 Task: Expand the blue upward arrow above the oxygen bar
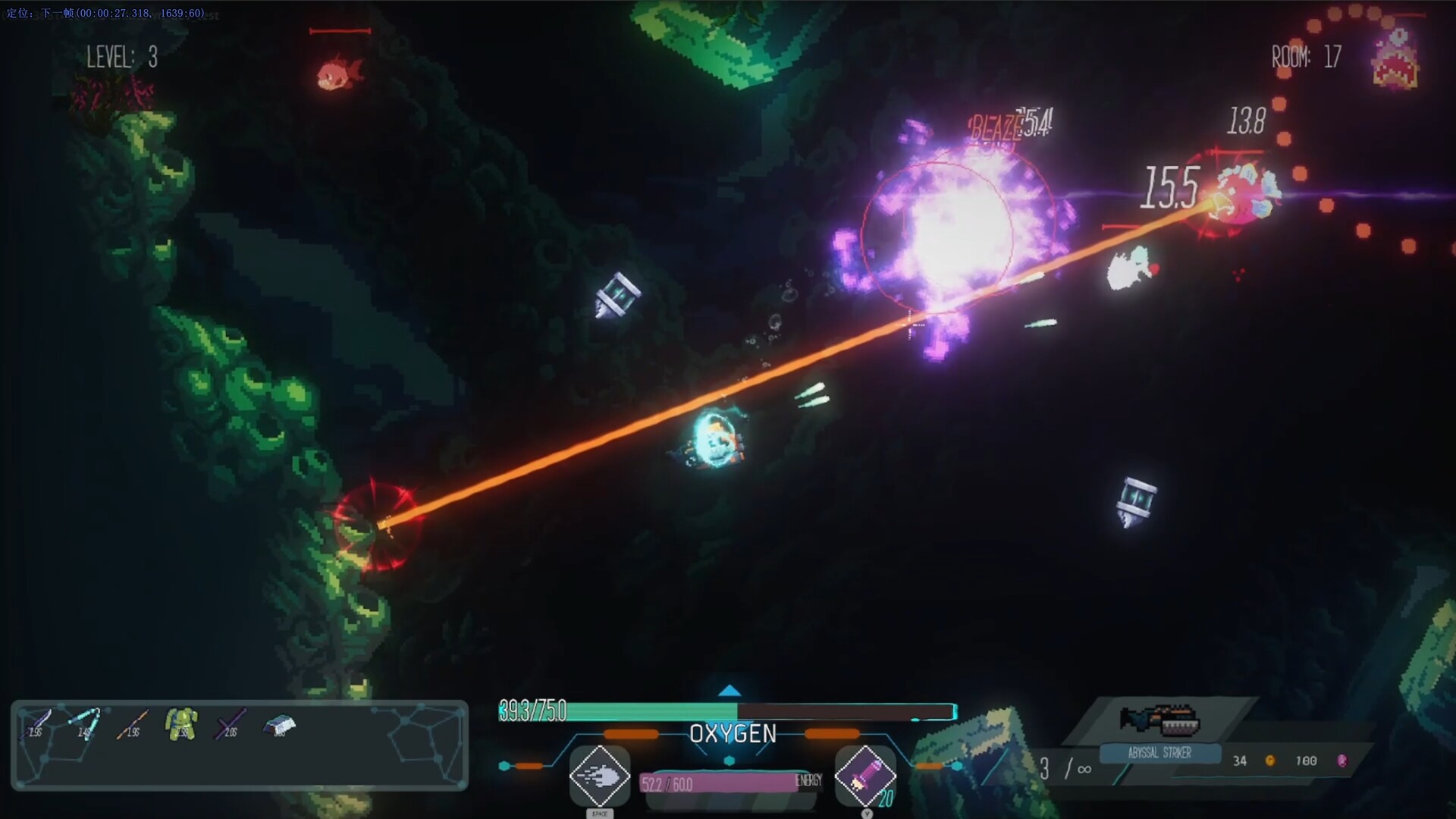point(728,691)
